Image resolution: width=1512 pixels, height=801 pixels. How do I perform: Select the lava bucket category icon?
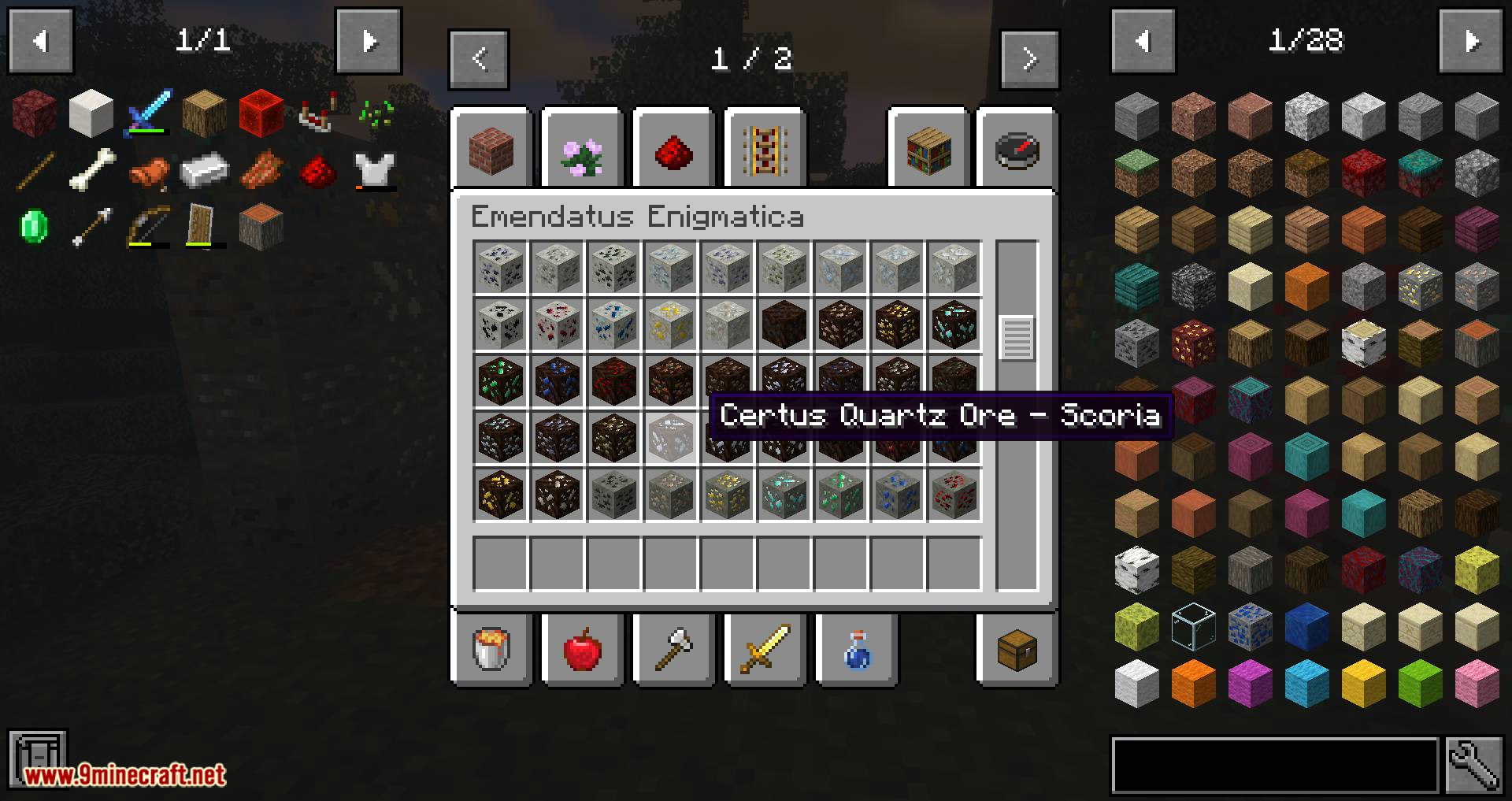coord(491,650)
